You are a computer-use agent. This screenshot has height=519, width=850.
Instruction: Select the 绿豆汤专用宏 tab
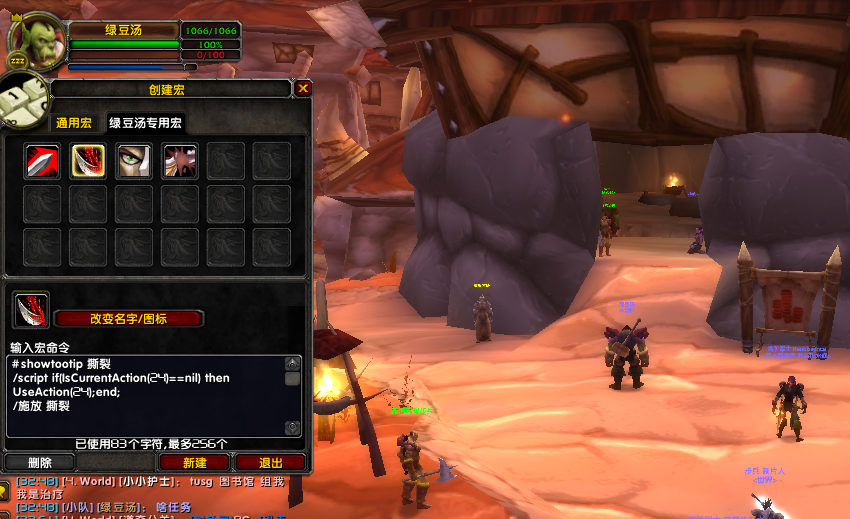pyautogui.click(x=146, y=123)
